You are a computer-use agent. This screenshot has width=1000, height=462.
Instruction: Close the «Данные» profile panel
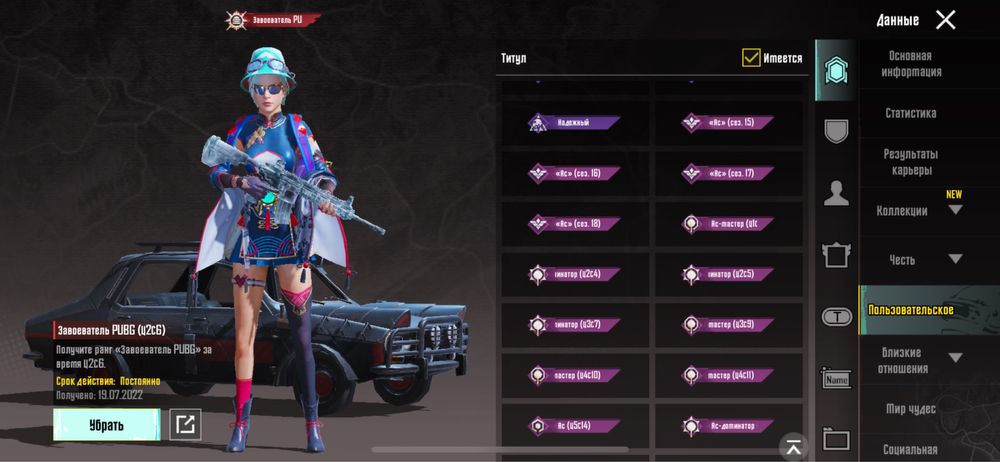945,19
